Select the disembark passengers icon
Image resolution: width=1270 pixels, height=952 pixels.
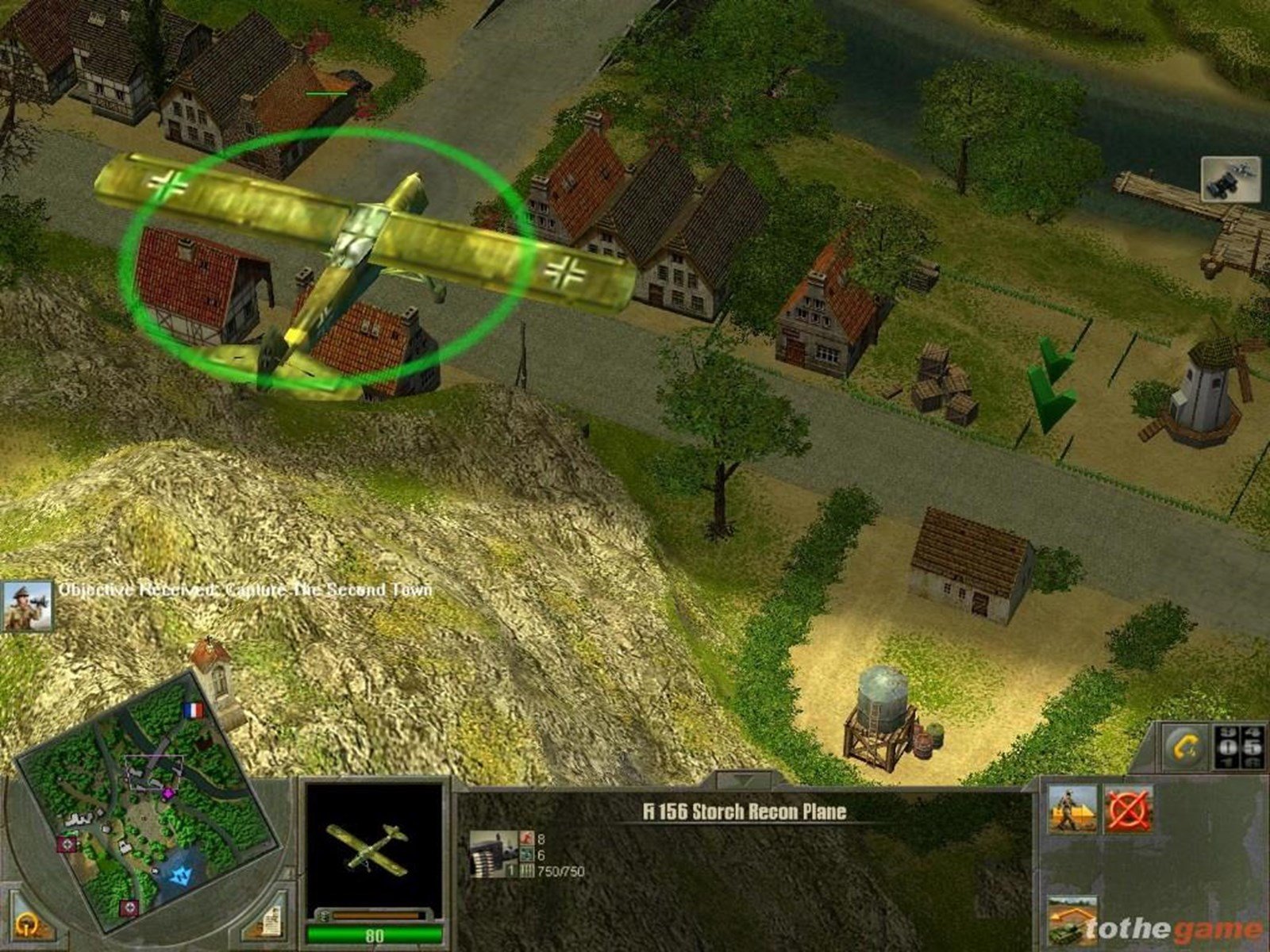coord(1072,809)
